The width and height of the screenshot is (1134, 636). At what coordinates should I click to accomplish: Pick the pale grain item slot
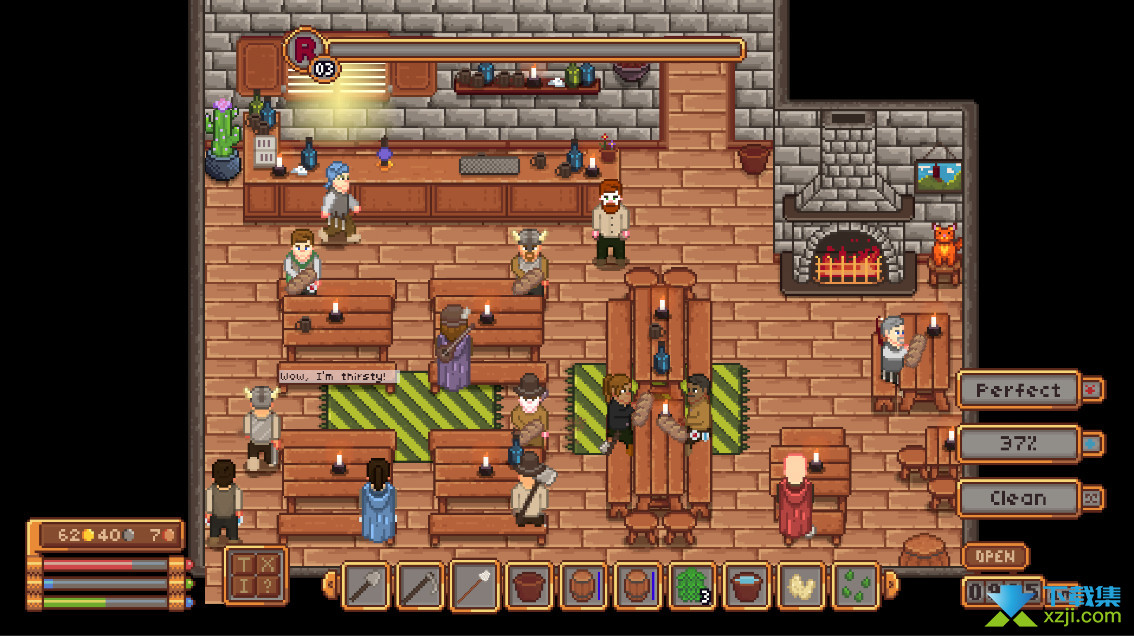tap(801, 586)
